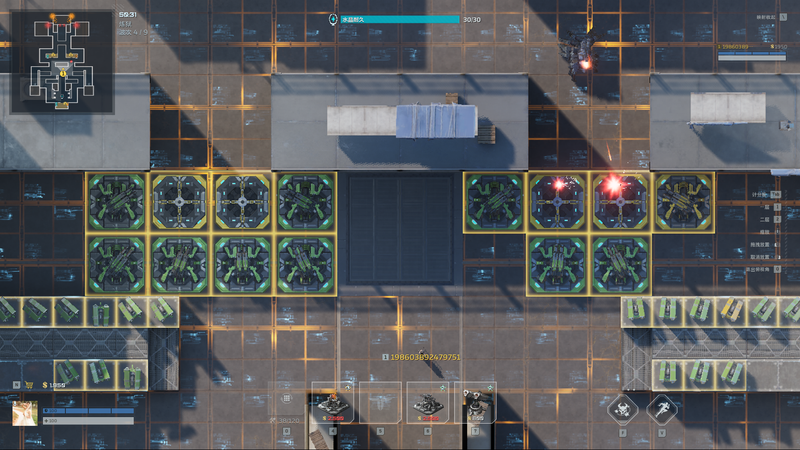Screen dimensions: 800x450
Task: Pick the tall twin-head tower build slot
Action: click(474, 405)
